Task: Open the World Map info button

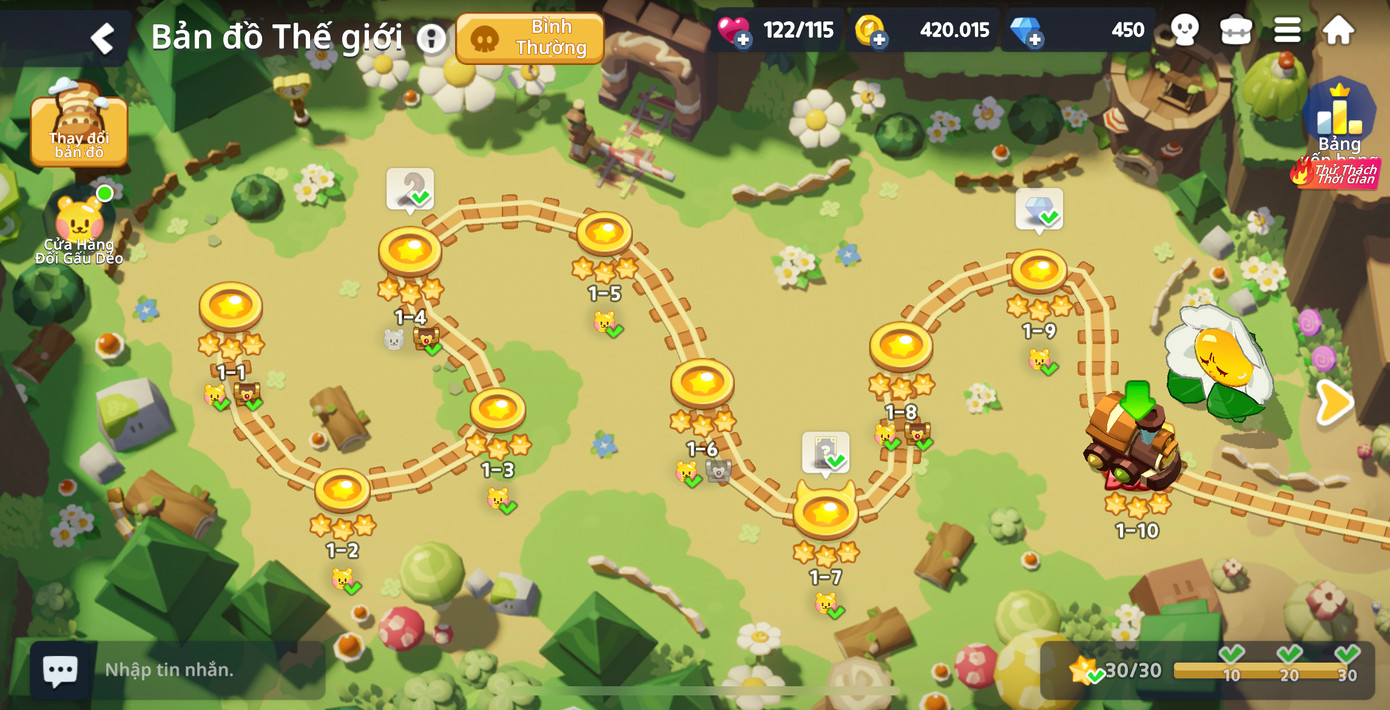Action: tap(431, 39)
